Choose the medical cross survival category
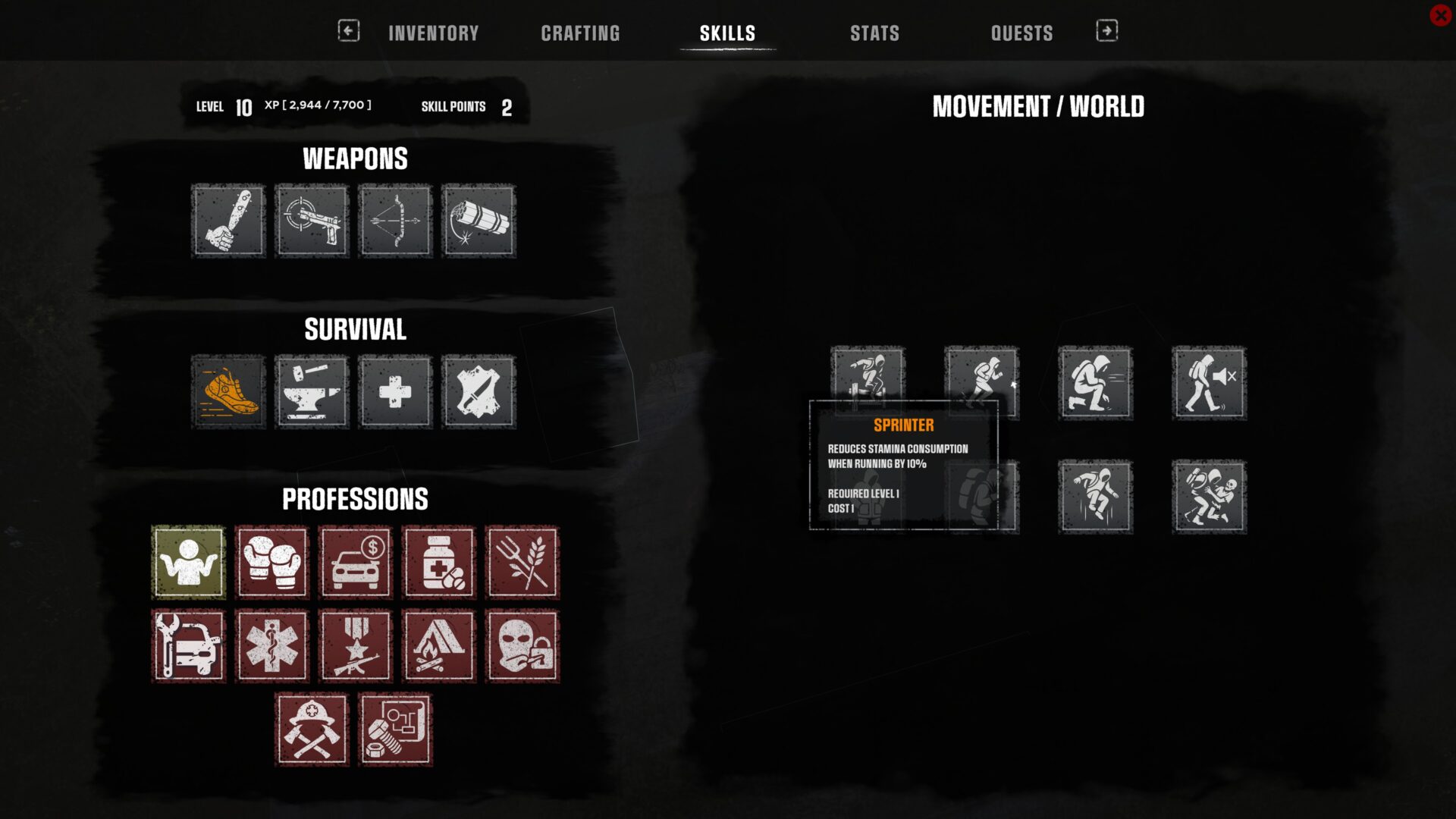 (x=395, y=392)
